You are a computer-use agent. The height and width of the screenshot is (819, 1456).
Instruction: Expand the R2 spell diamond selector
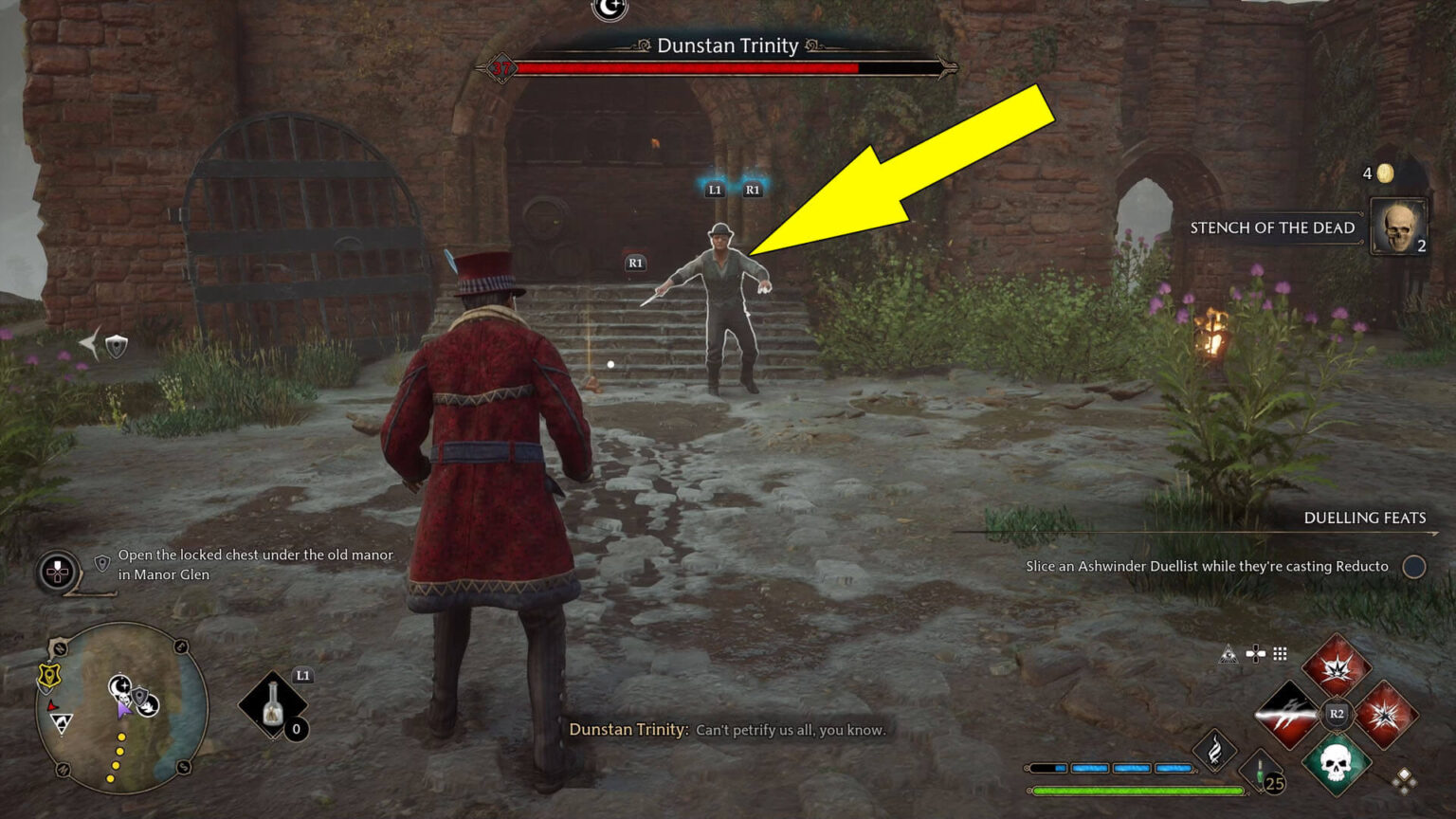1338,713
